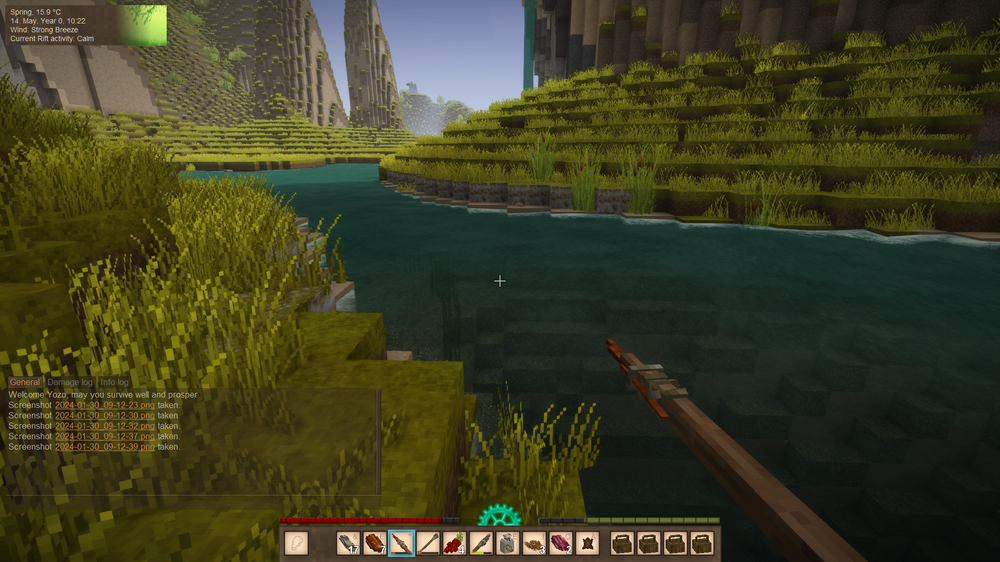The width and height of the screenshot is (1000, 562).
Task: Select the pink raw meat stack of 2
Action: 560,543
